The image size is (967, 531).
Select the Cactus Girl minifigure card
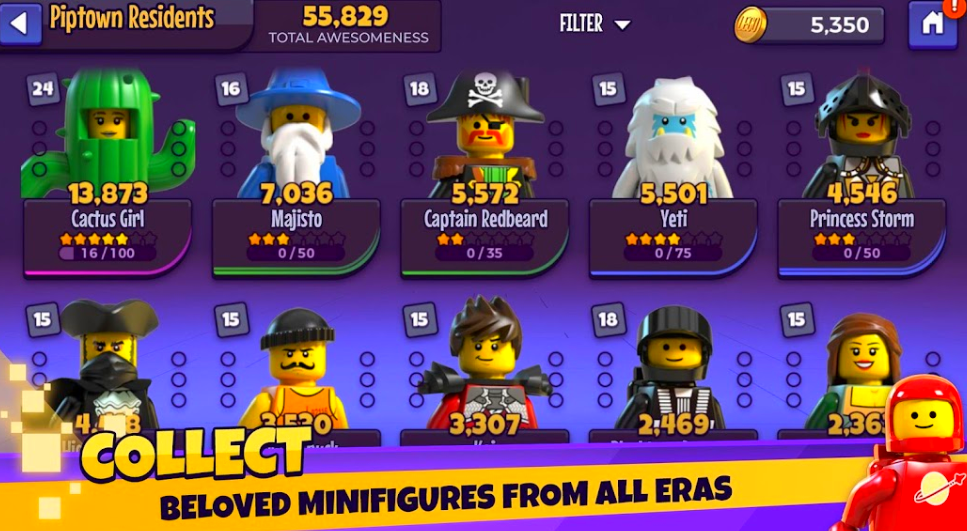pos(106,170)
